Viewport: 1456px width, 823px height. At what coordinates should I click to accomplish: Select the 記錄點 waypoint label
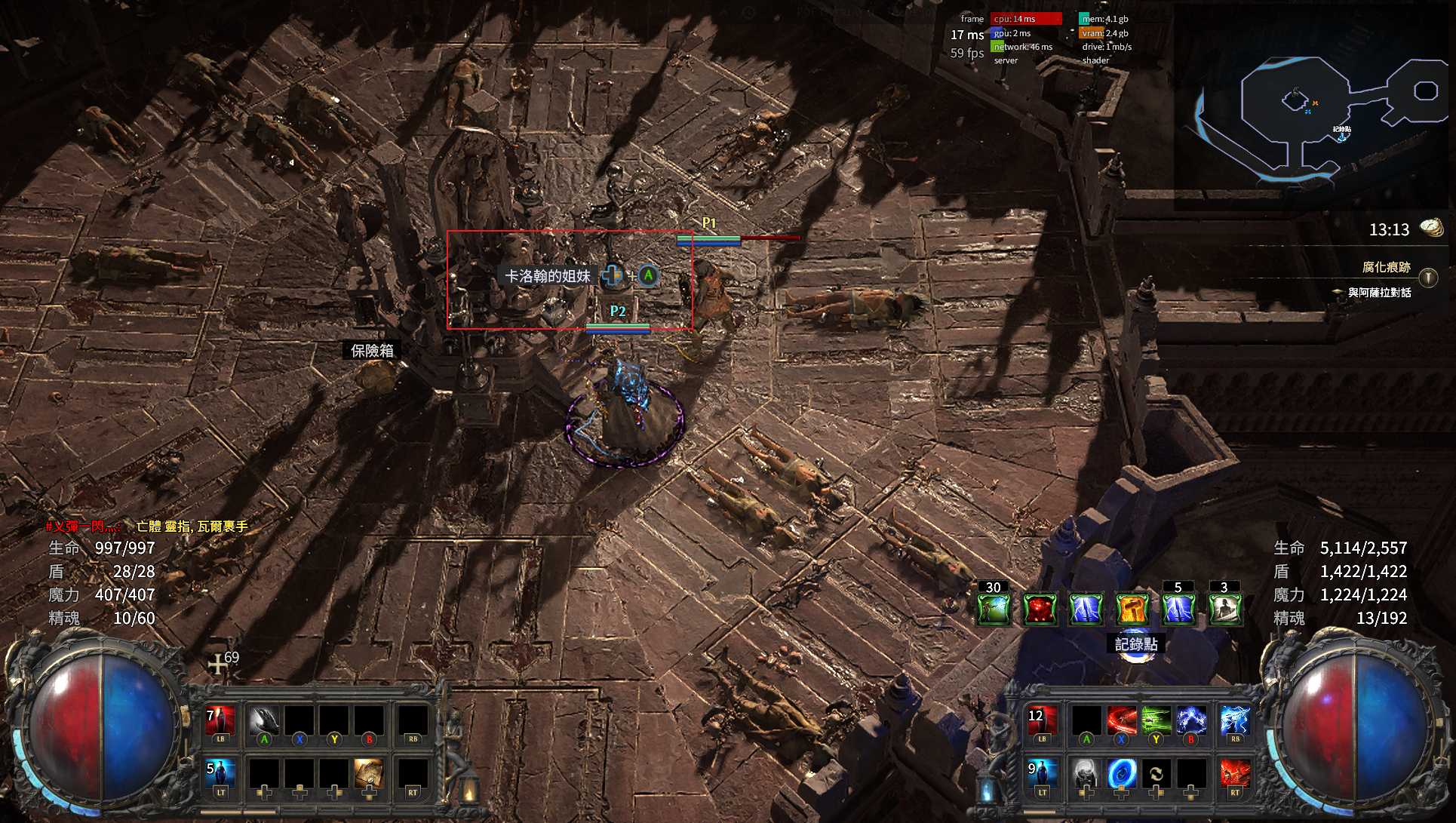pos(1135,644)
